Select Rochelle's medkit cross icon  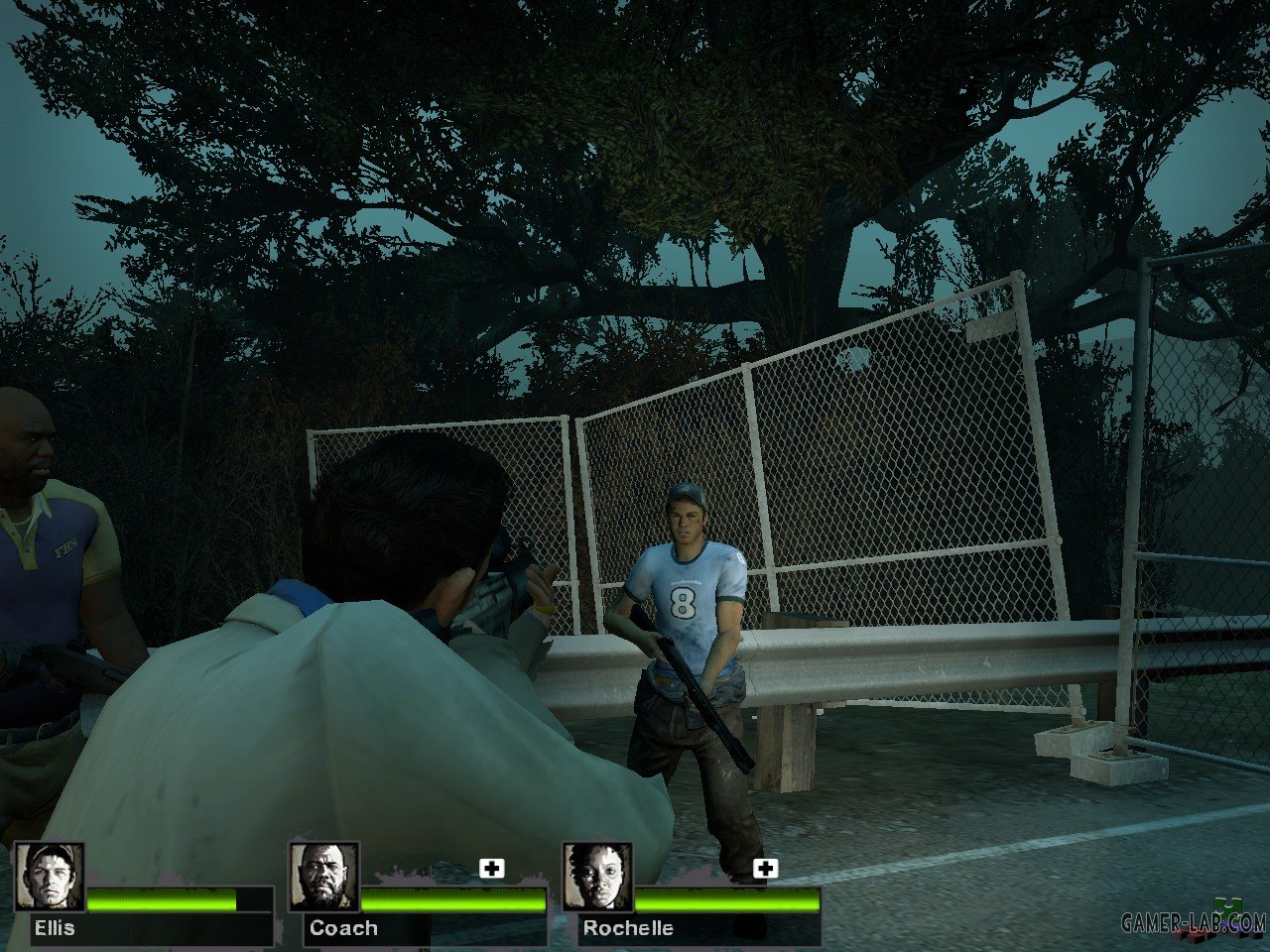coord(764,869)
